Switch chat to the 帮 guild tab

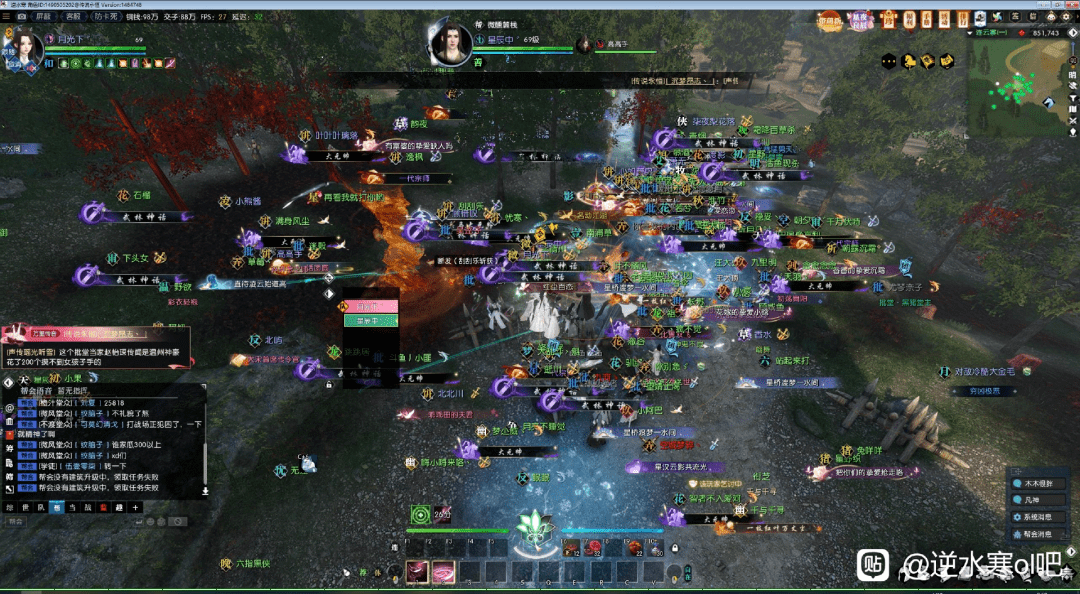57,508
